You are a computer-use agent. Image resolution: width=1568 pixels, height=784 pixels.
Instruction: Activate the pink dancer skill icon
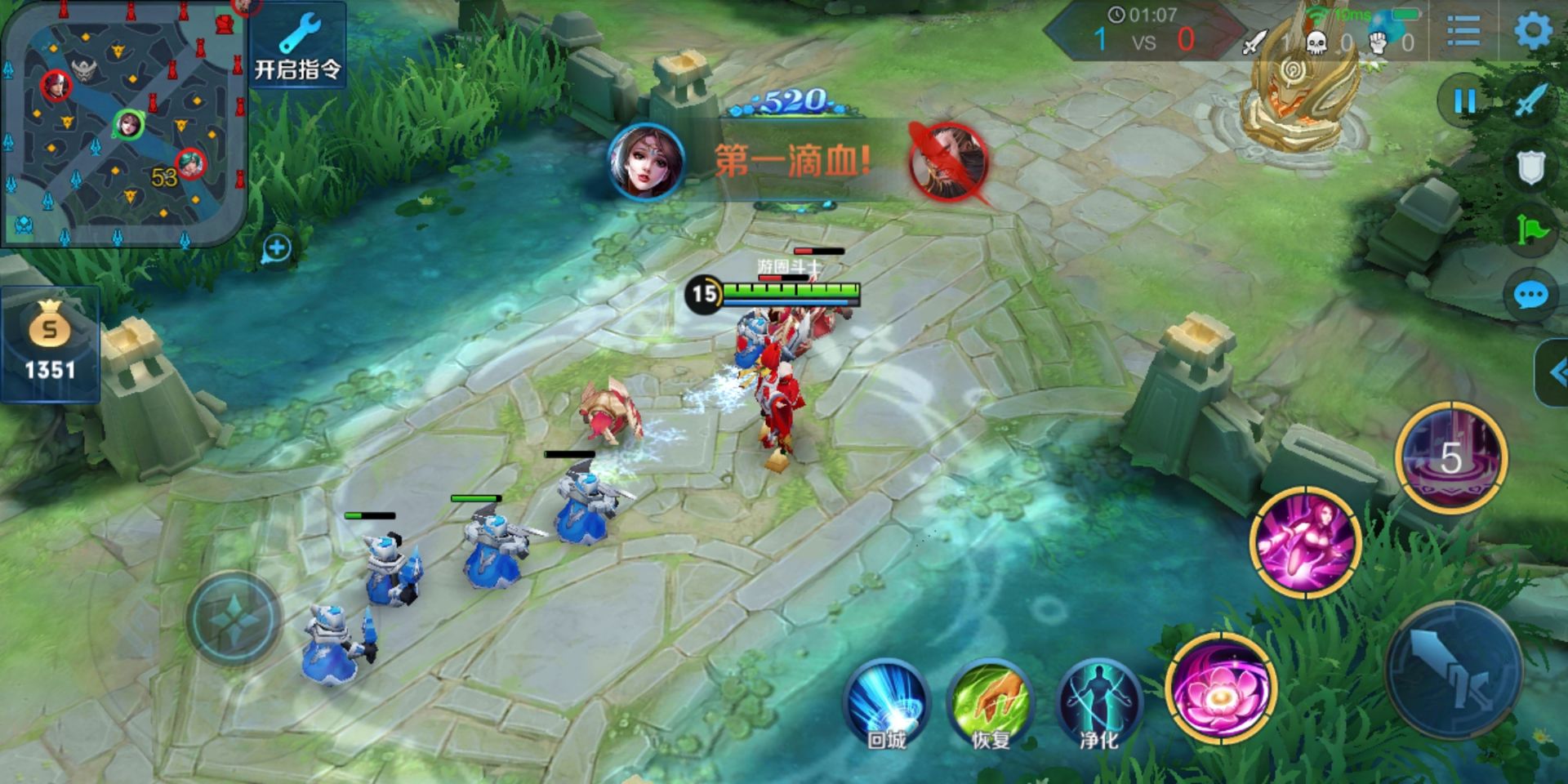[x=1304, y=541]
